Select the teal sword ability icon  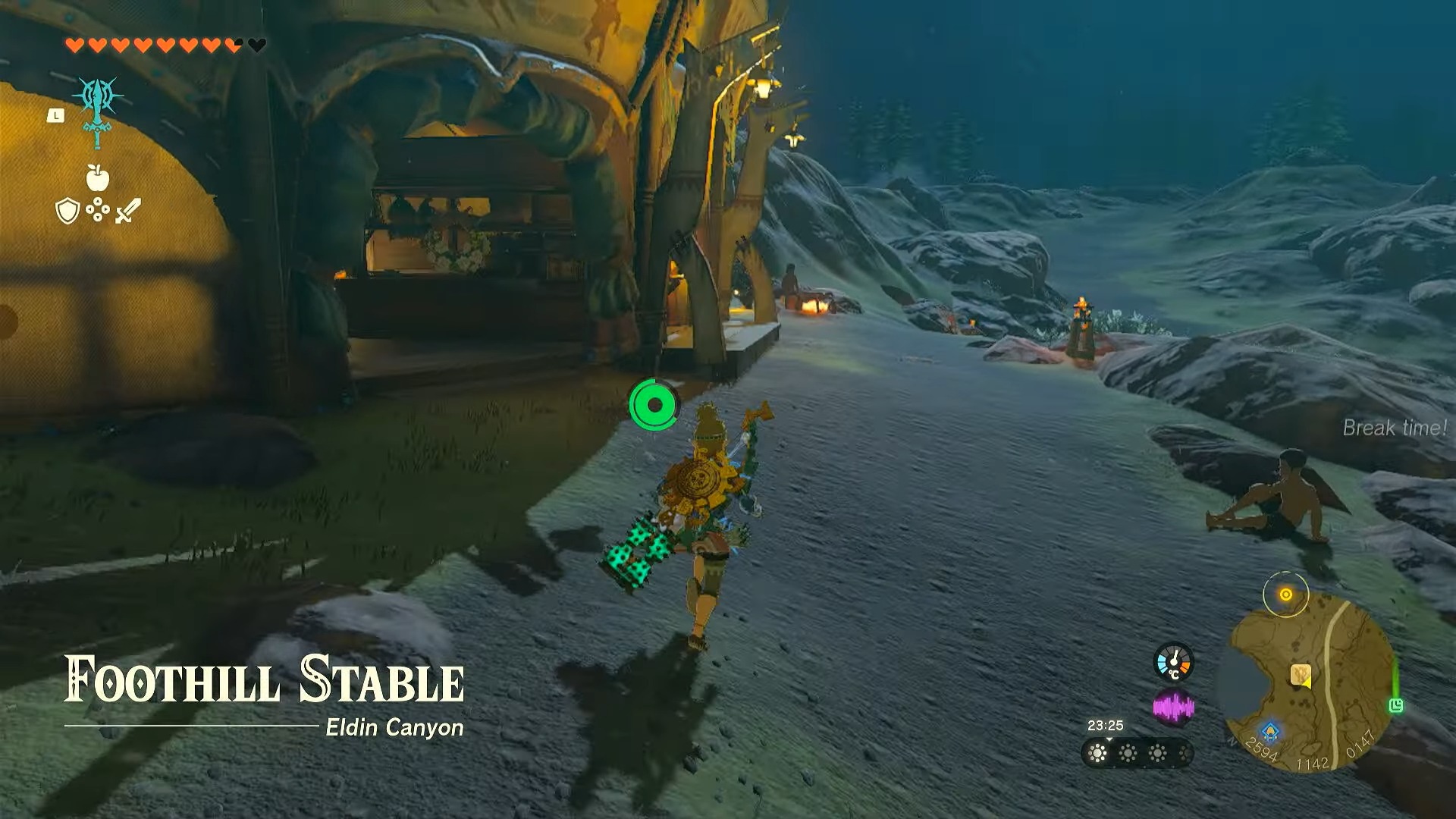[98, 111]
